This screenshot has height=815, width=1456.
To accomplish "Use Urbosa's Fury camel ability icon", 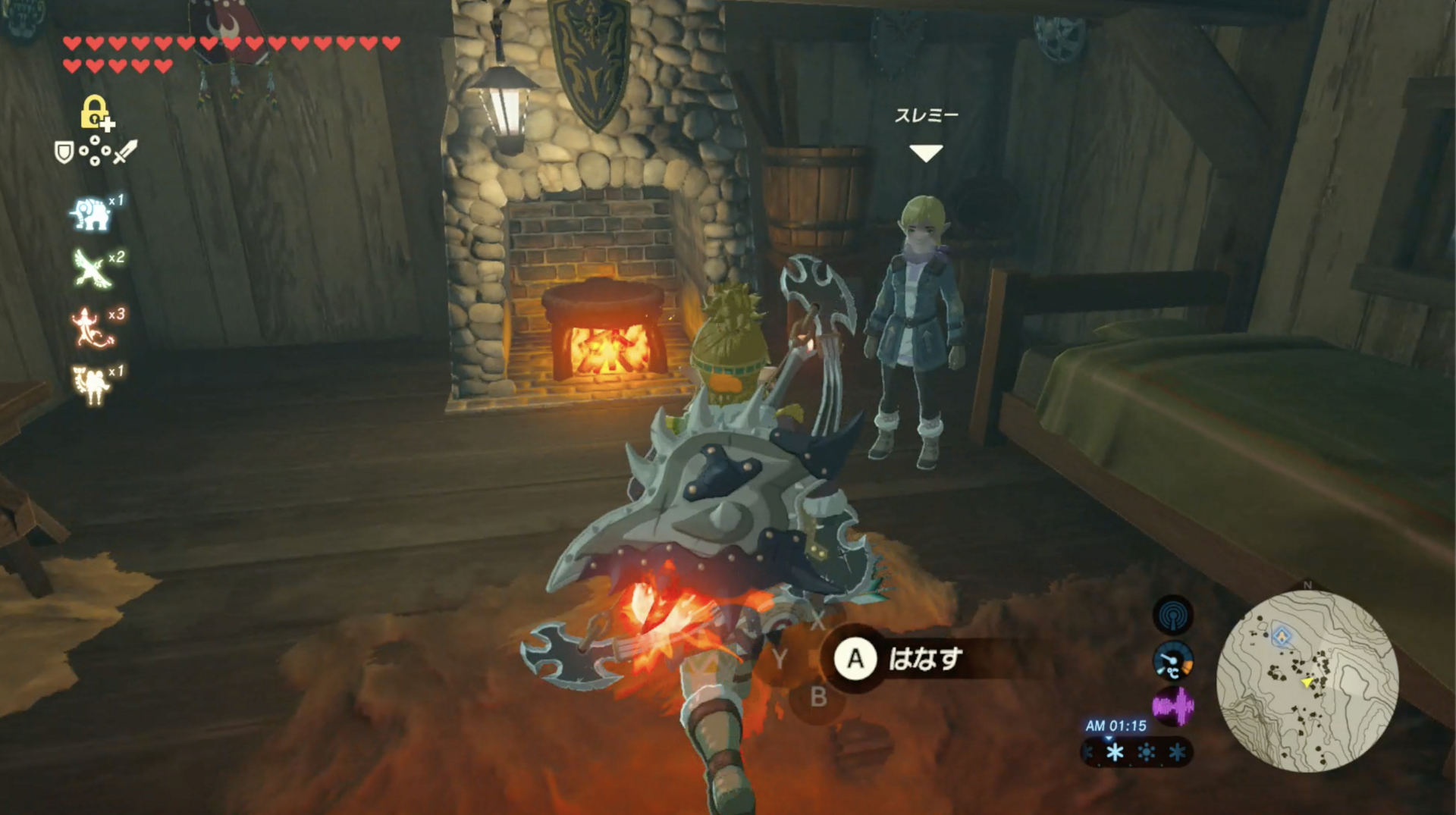I will pos(92,384).
